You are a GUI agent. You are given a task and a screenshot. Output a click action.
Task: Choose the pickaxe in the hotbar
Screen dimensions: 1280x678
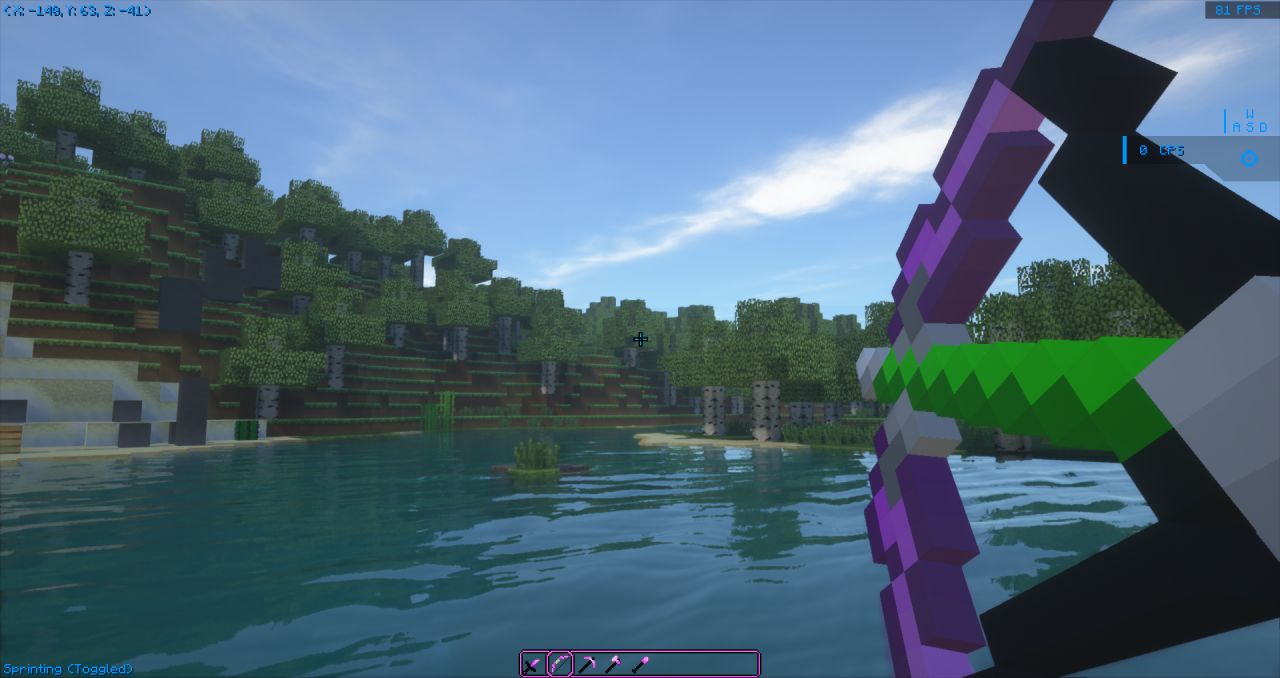(x=587, y=664)
